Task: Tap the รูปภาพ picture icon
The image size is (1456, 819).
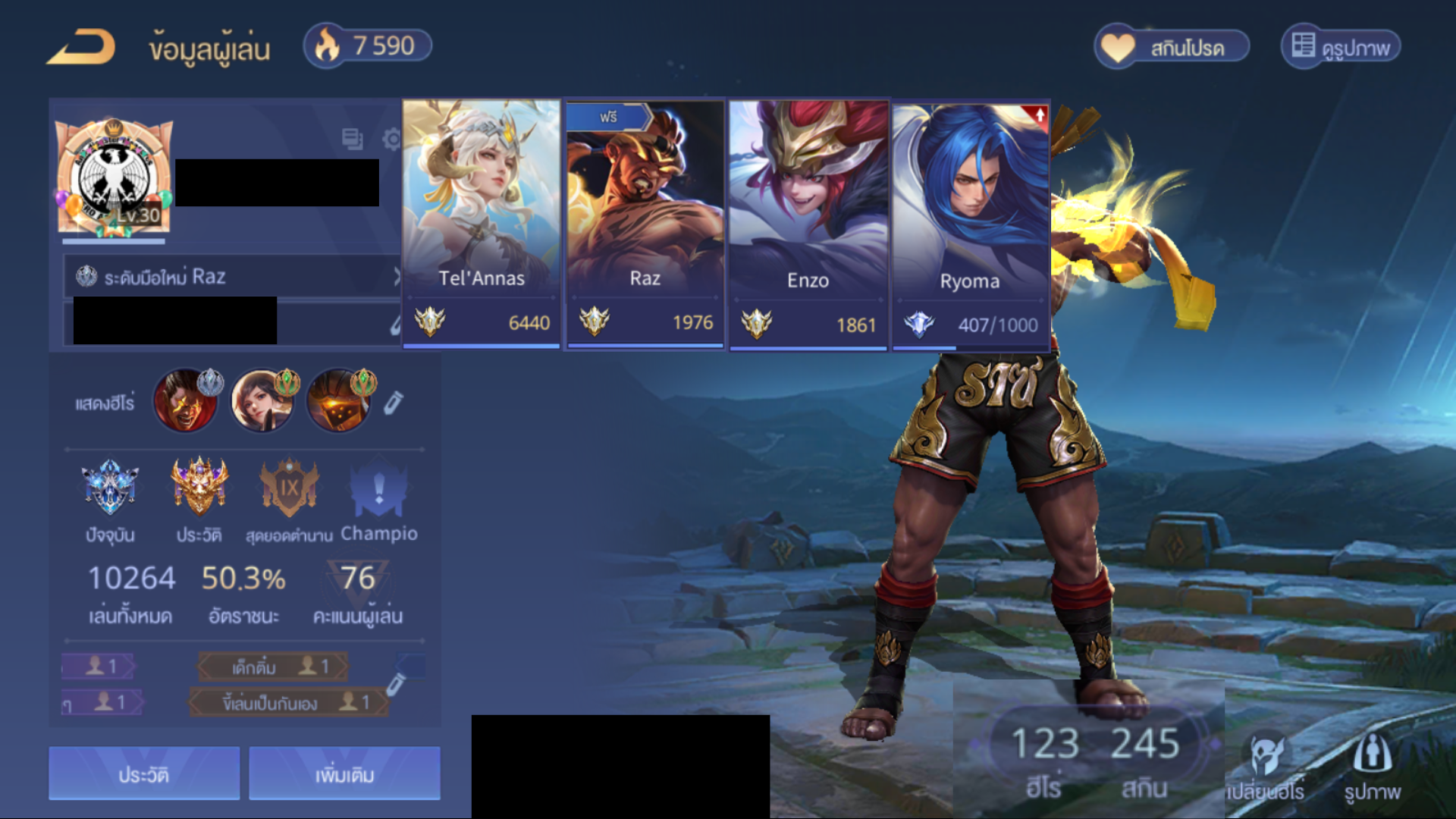Action: click(1372, 766)
